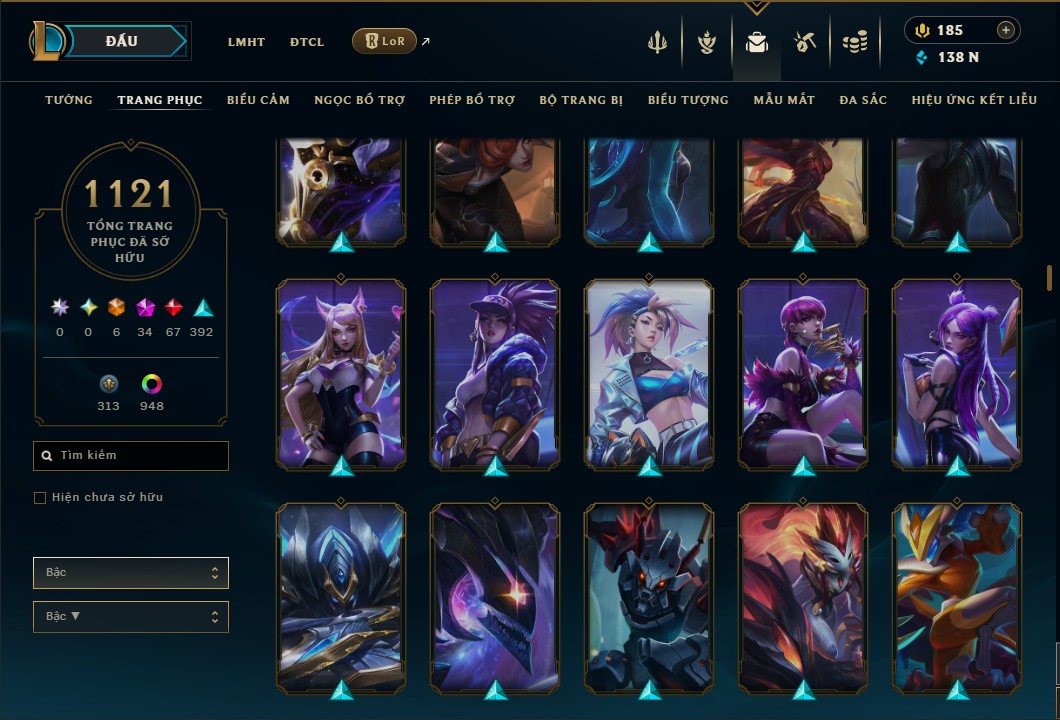Click the Tìm kiếm search field
The width and height of the screenshot is (1060, 720).
point(131,456)
